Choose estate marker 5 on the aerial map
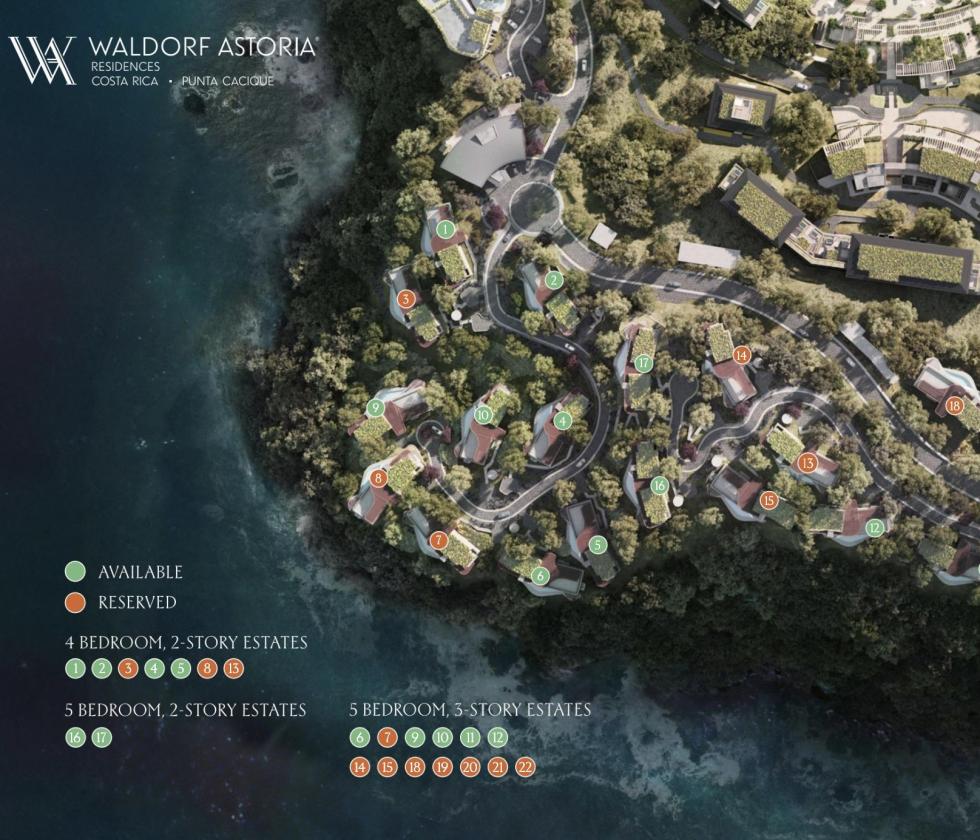 pos(598,545)
